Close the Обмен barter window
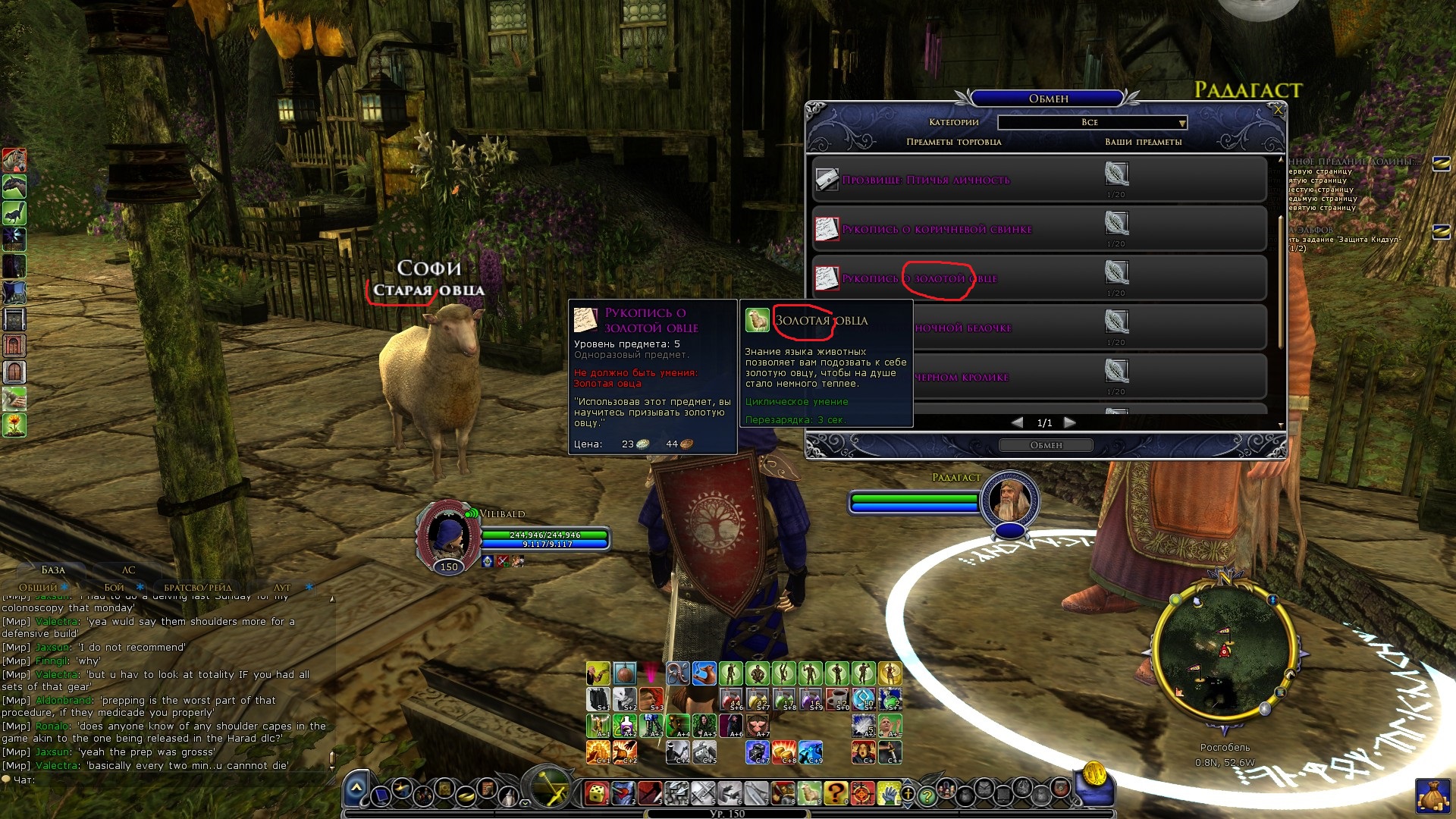The width and height of the screenshot is (1456, 819). [1278, 110]
